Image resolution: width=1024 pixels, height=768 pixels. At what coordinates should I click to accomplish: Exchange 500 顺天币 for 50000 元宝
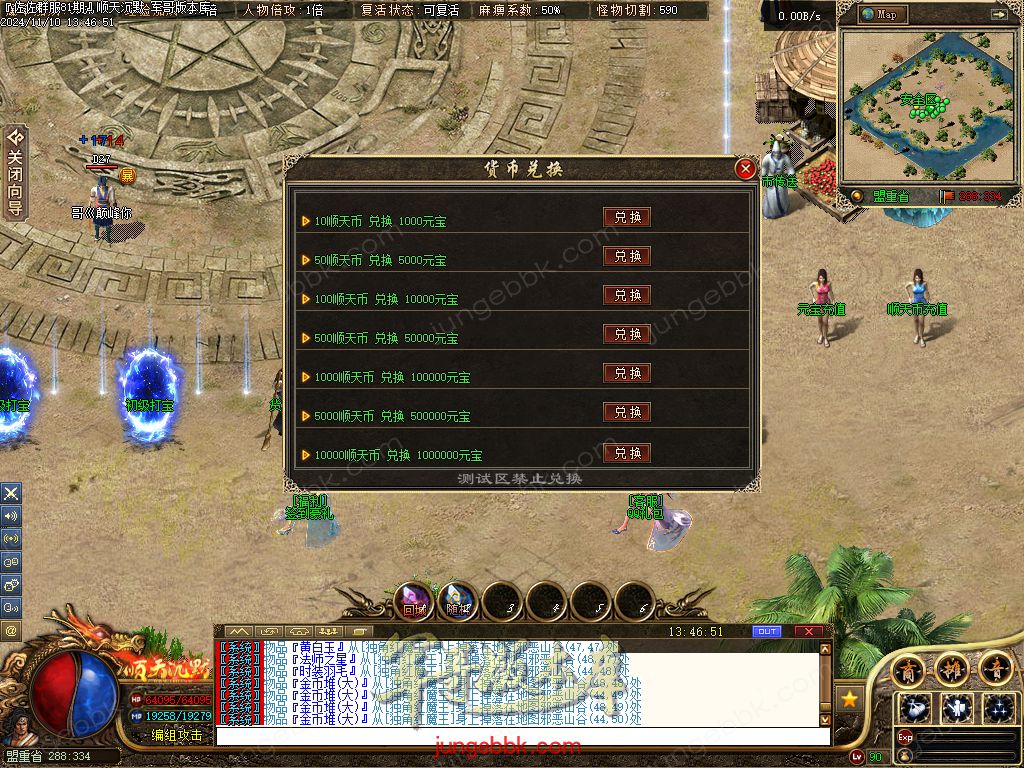(x=627, y=334)
